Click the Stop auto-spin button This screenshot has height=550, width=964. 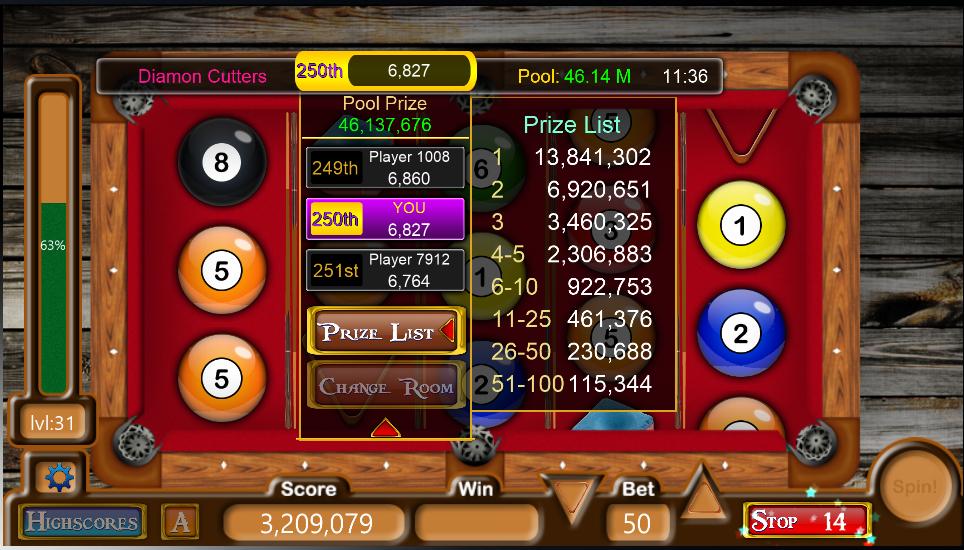pos(807,521)
